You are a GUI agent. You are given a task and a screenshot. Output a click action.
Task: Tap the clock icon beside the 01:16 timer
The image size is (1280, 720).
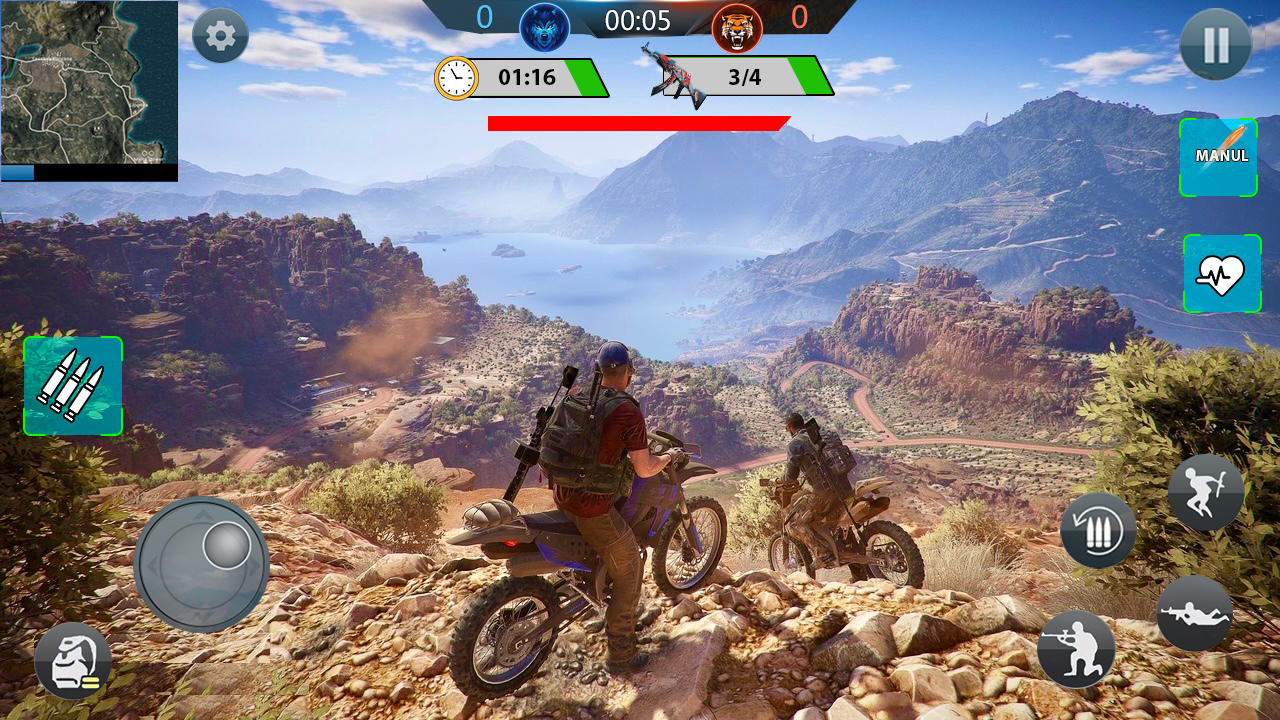pos(455,76)
